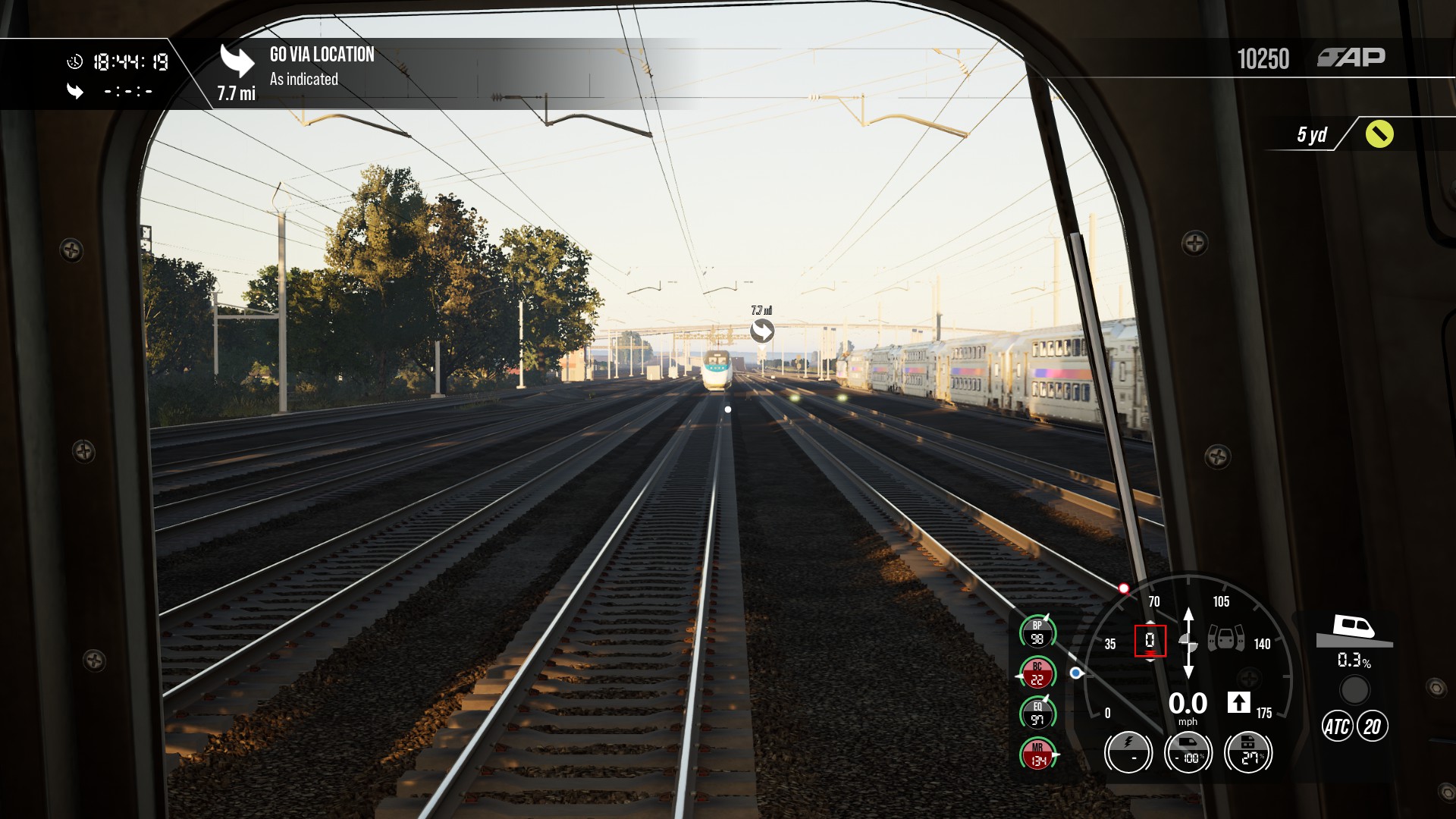Select the EQ equalizing reservoir gauge
This screenshot has height=819, width=1456.
1037,714
